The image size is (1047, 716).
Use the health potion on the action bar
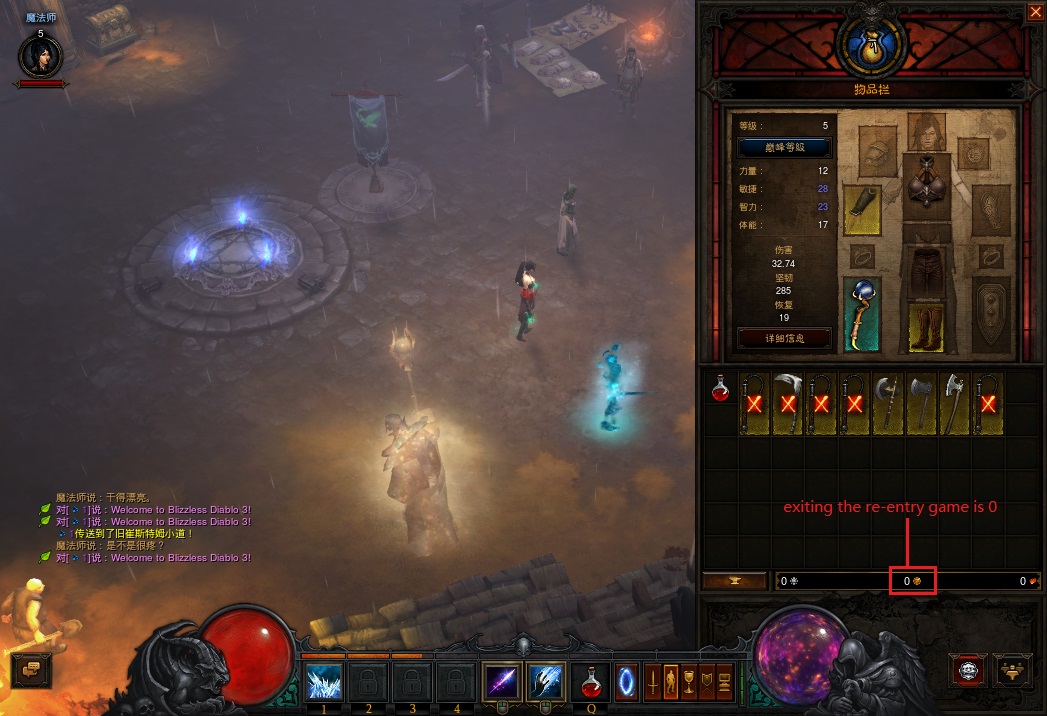click(x=590, y=684)
